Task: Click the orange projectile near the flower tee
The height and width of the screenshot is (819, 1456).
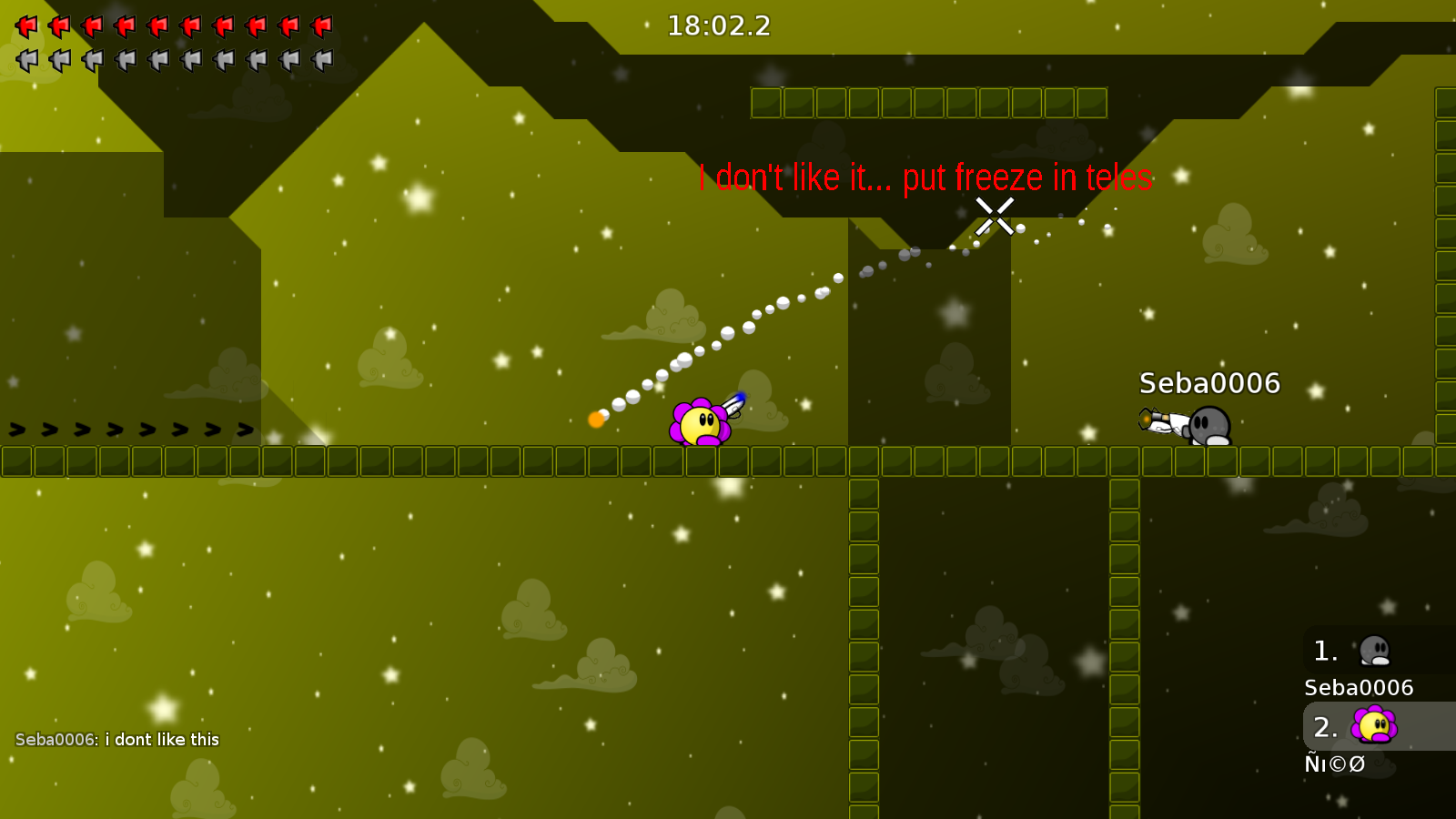Action: pos(596,419)
